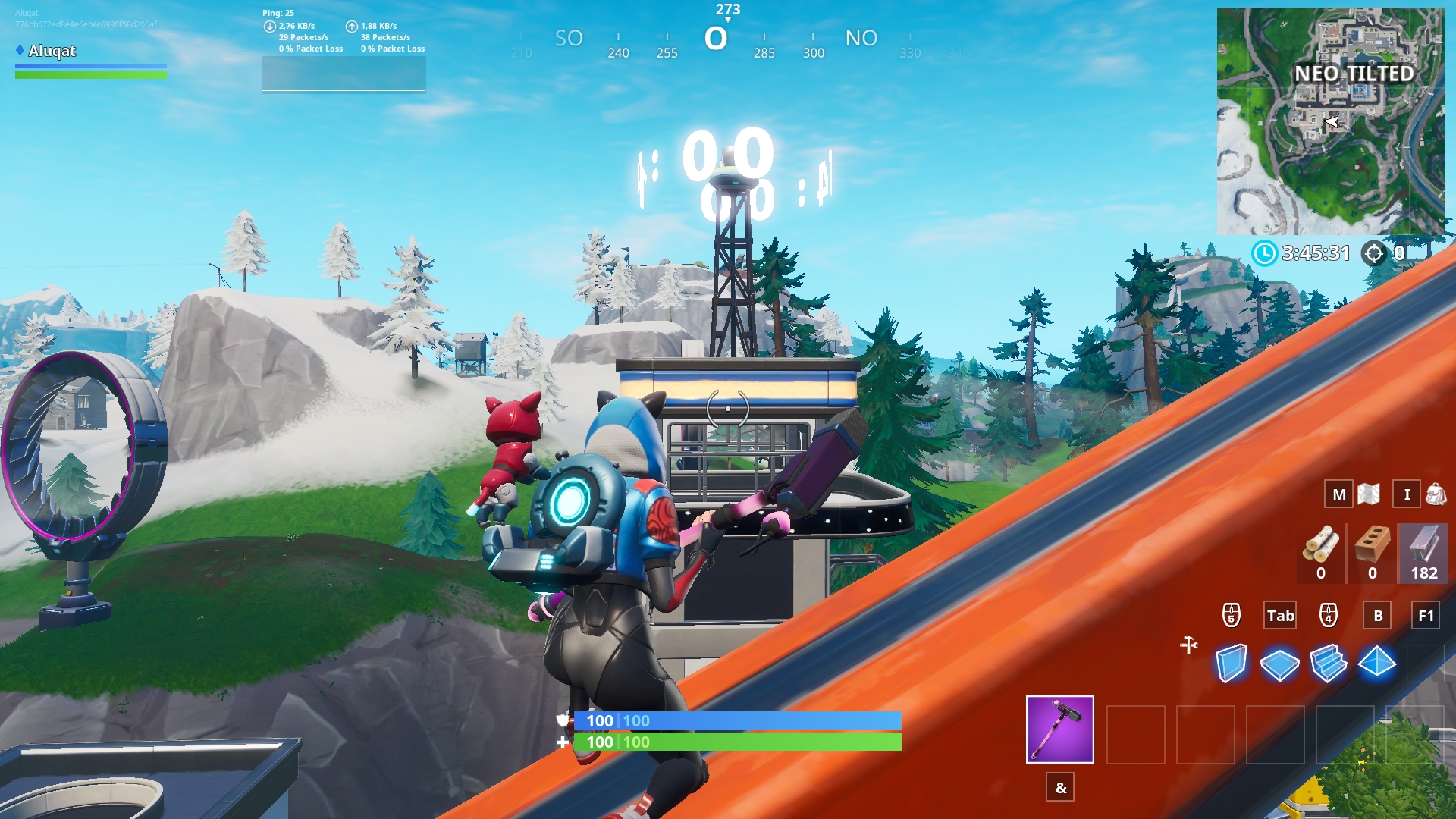Click the B key label next to F1

click(x=1379, y=616)
